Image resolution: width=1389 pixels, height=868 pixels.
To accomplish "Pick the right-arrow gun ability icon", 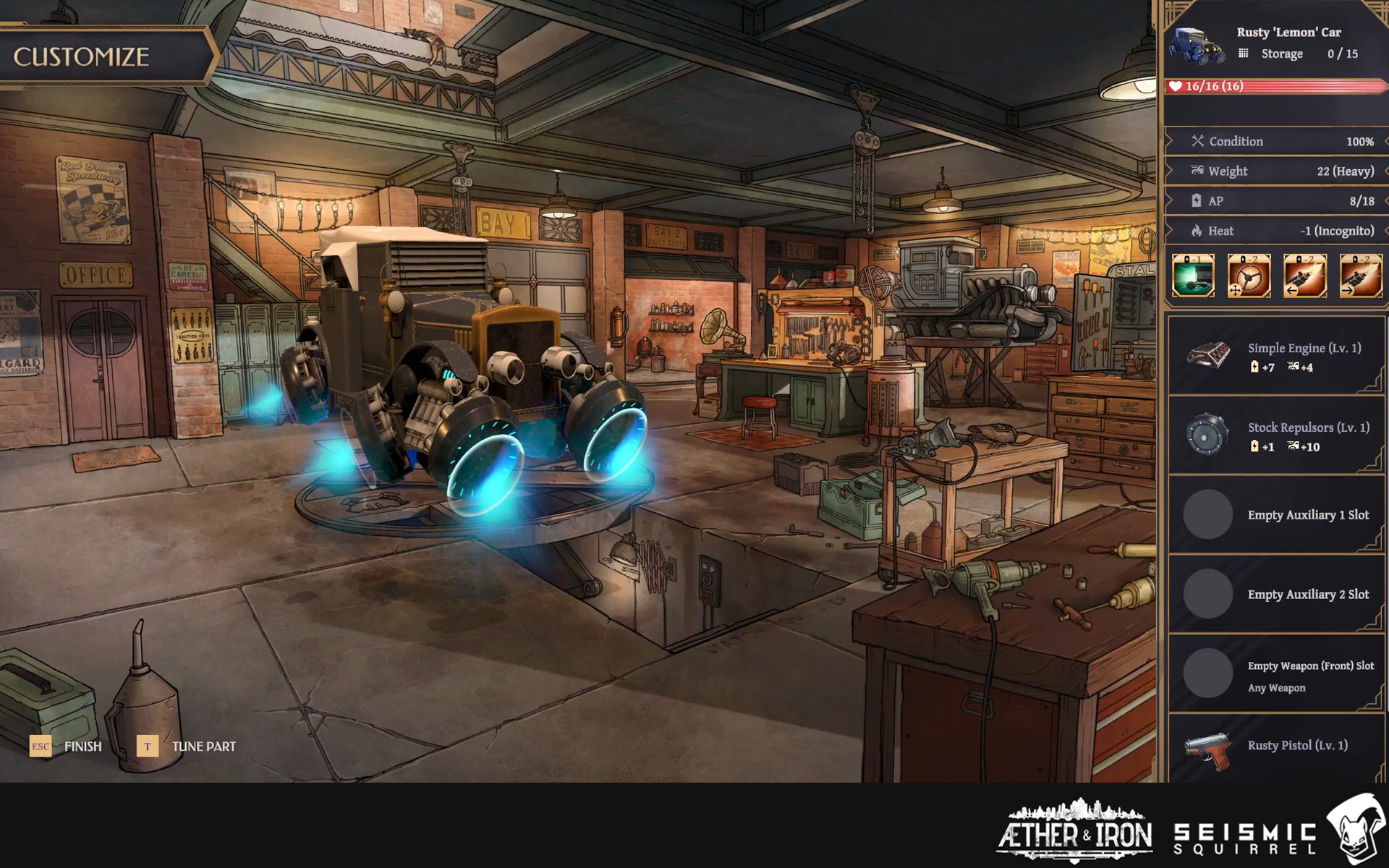I will point(1360,276).
